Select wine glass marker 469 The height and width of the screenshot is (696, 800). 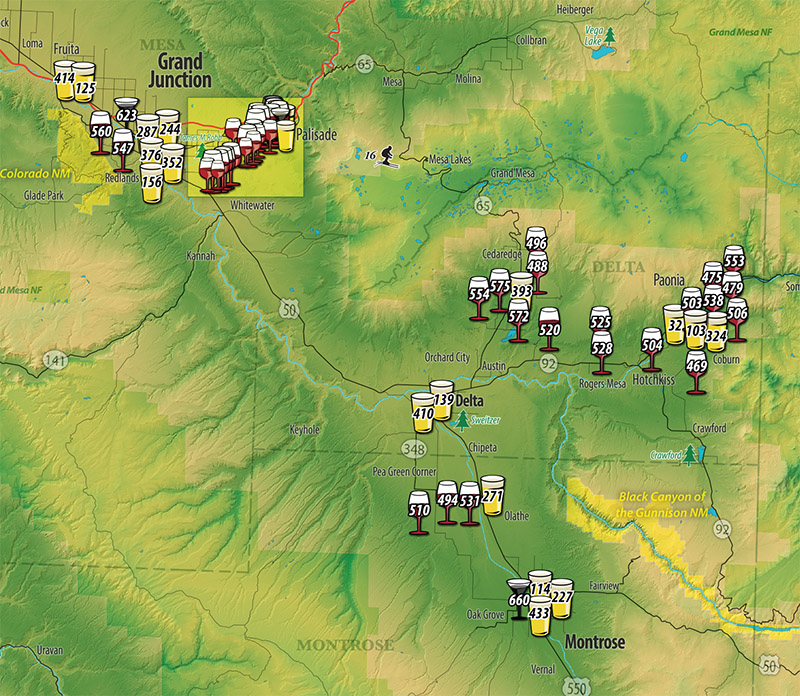tap(697, 367)
